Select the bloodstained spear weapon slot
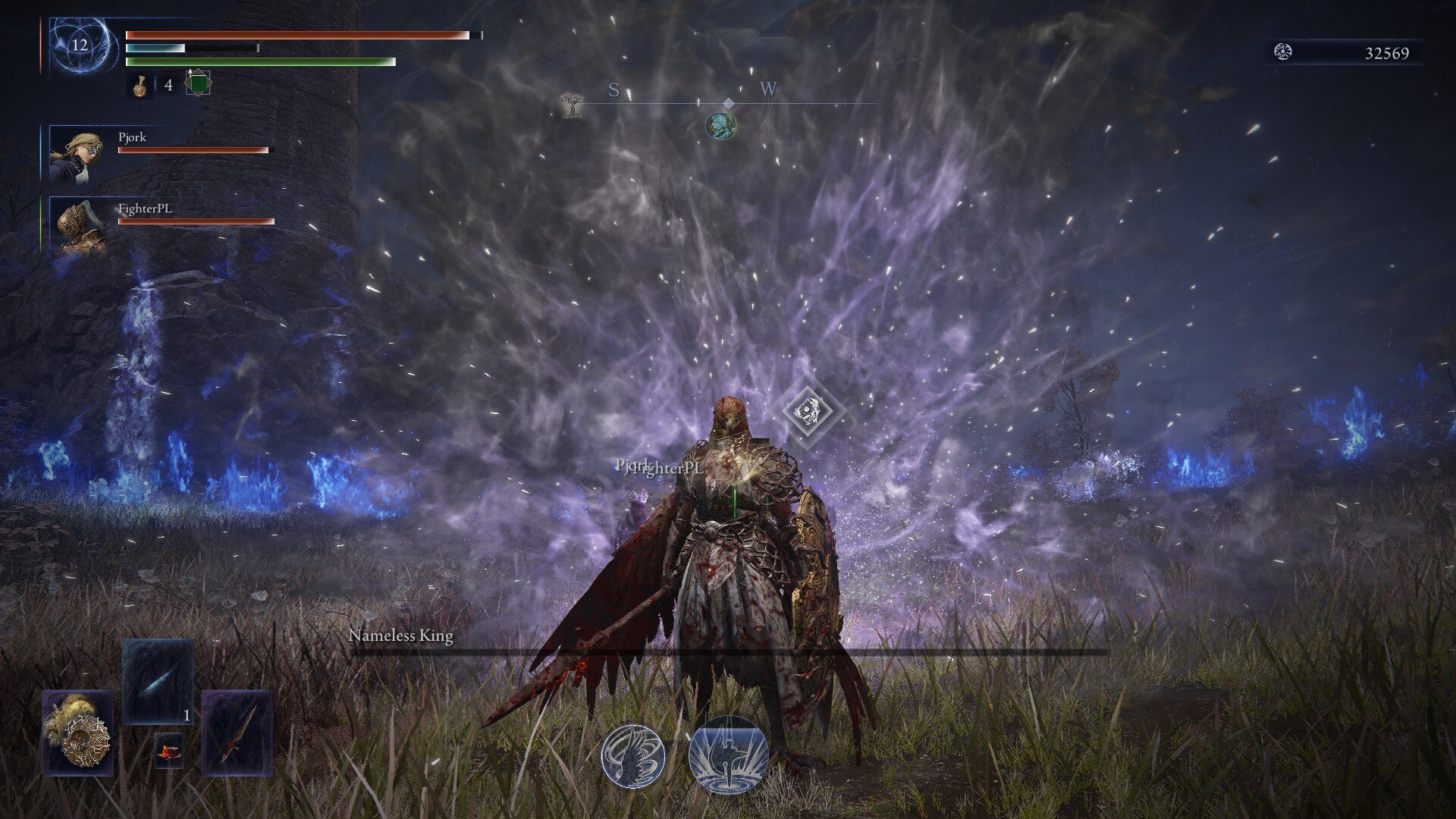 [237, 733]
